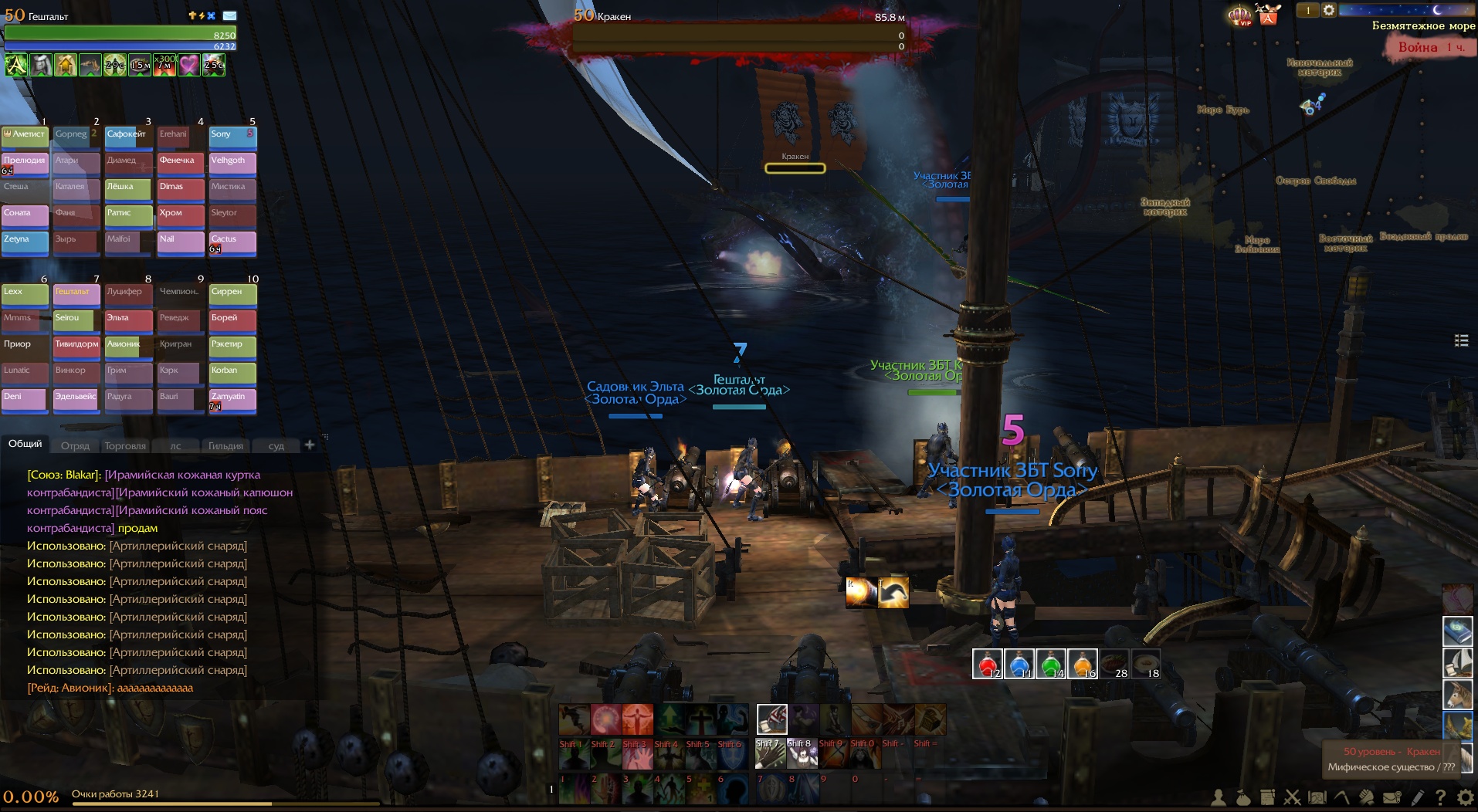Open the Торговля chat tab

(x=125, y=445)
